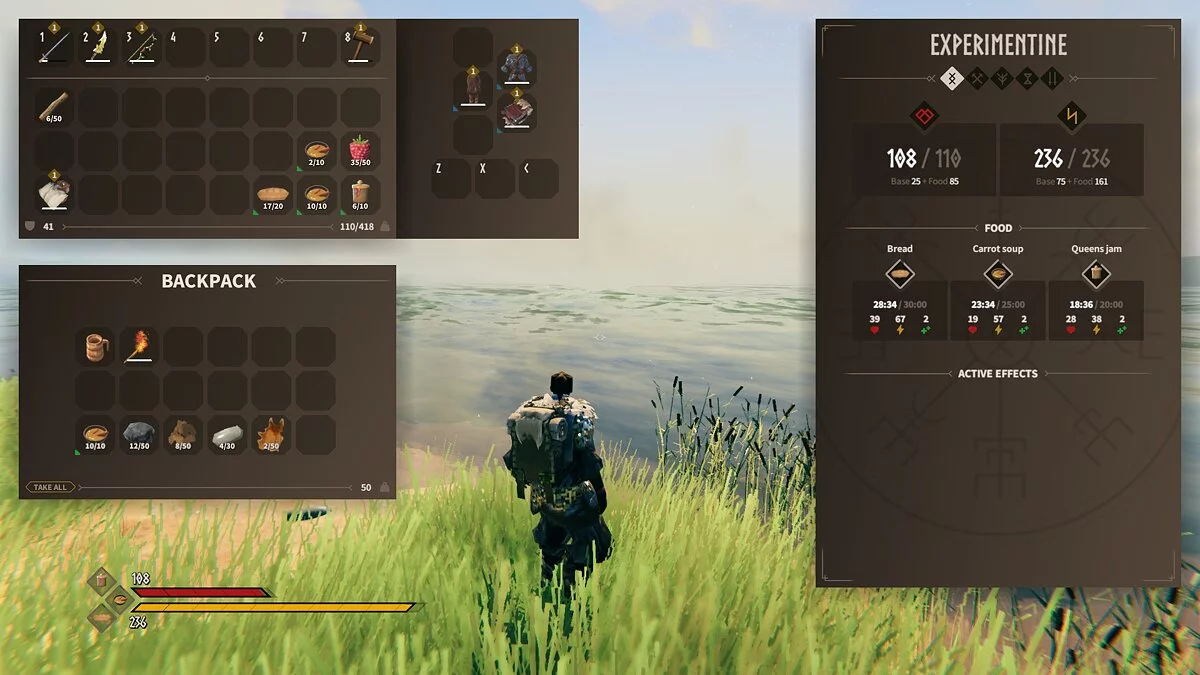Select the hammer in hotbar slot 8

click(361, 46)
